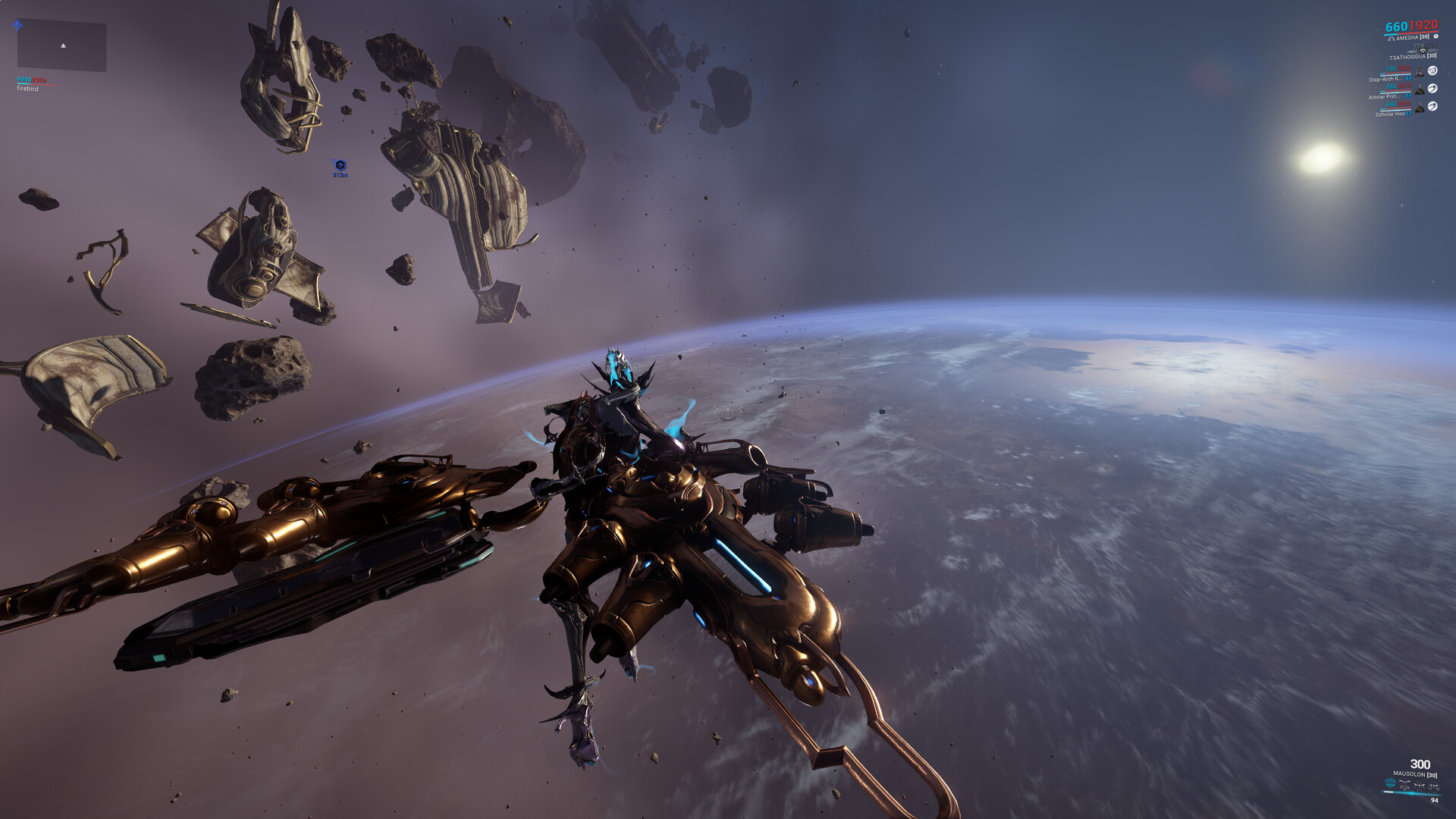This screenshot has width=1456, height=819.
Task: Select the Tsathoggua companion entry
Action: (x=1412, y=56)
